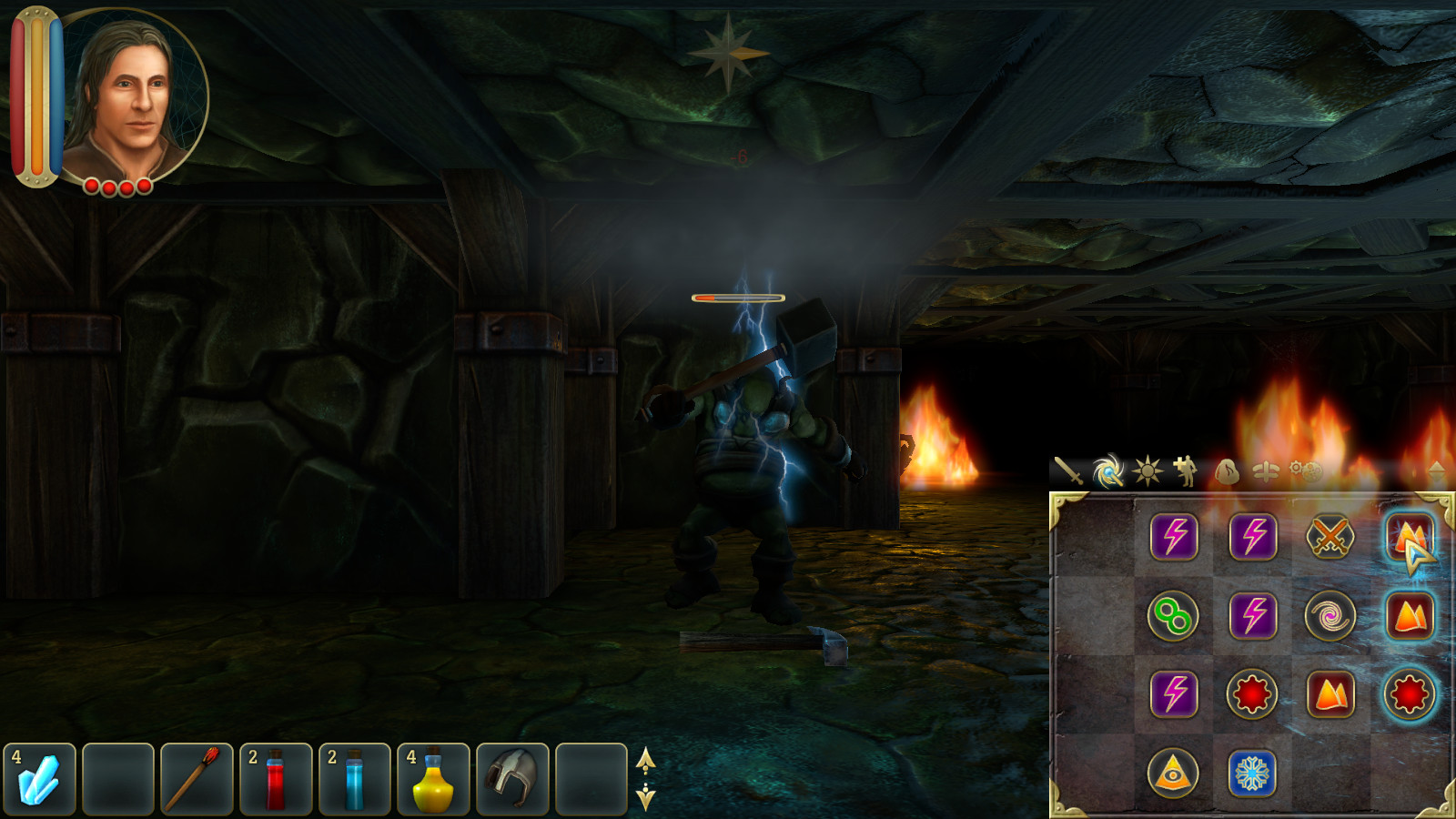This screenshot has height=819, width=1456.
Task: Click the downward arrow beside the hotbar
Action: pos(646,798)
